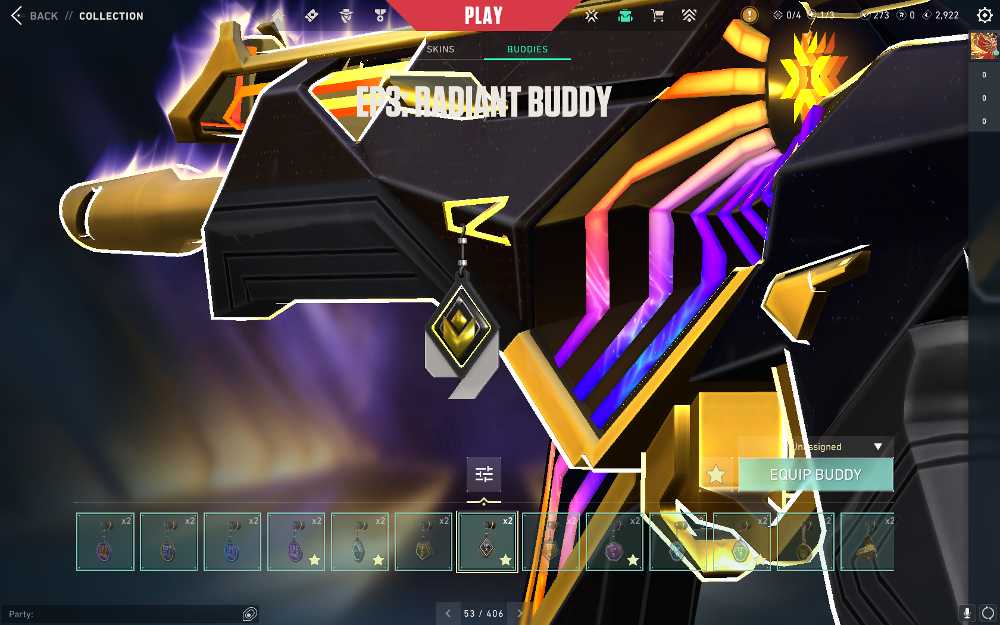This screenshot has height=625, width=1000.
Task: Open the store cart icon
Action: coord(657,16)
